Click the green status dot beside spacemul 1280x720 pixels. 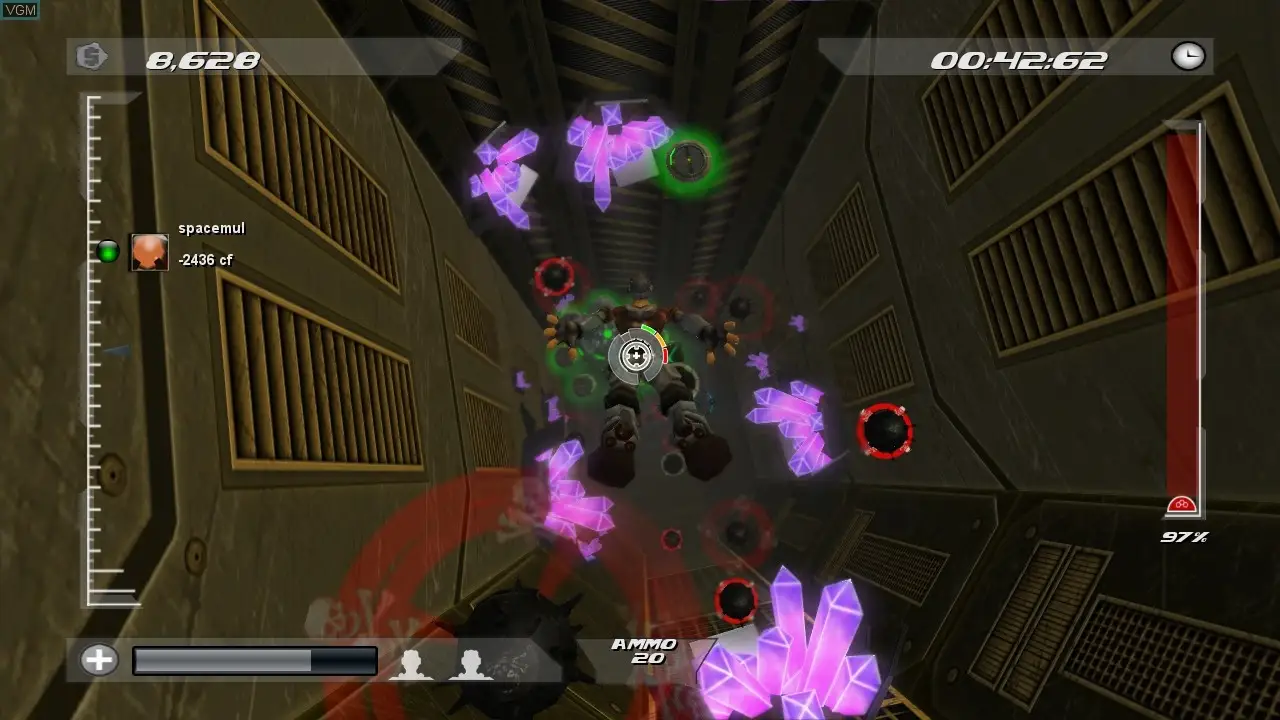107,251
